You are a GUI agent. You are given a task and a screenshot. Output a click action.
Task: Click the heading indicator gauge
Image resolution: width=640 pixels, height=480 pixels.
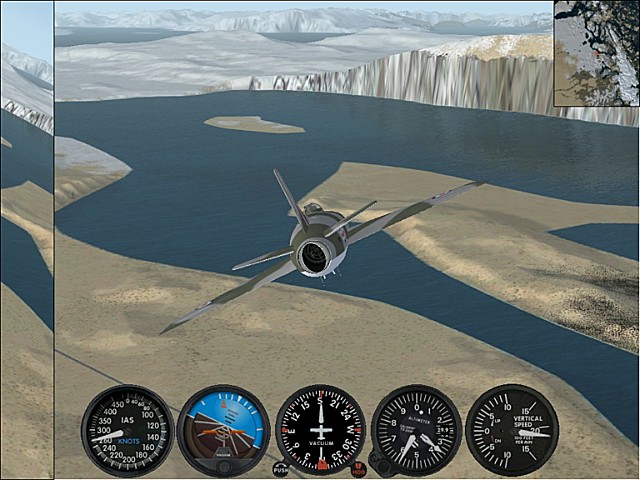[x=320, y=430]
